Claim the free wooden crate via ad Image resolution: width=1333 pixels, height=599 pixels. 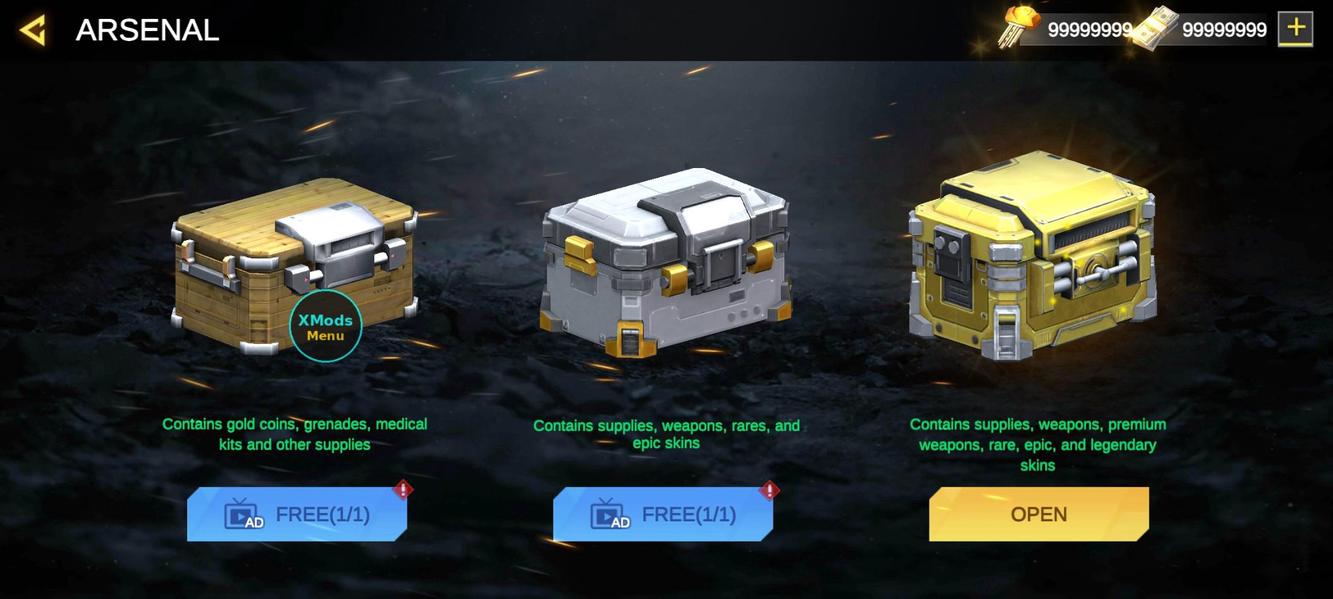pos(297,514)
